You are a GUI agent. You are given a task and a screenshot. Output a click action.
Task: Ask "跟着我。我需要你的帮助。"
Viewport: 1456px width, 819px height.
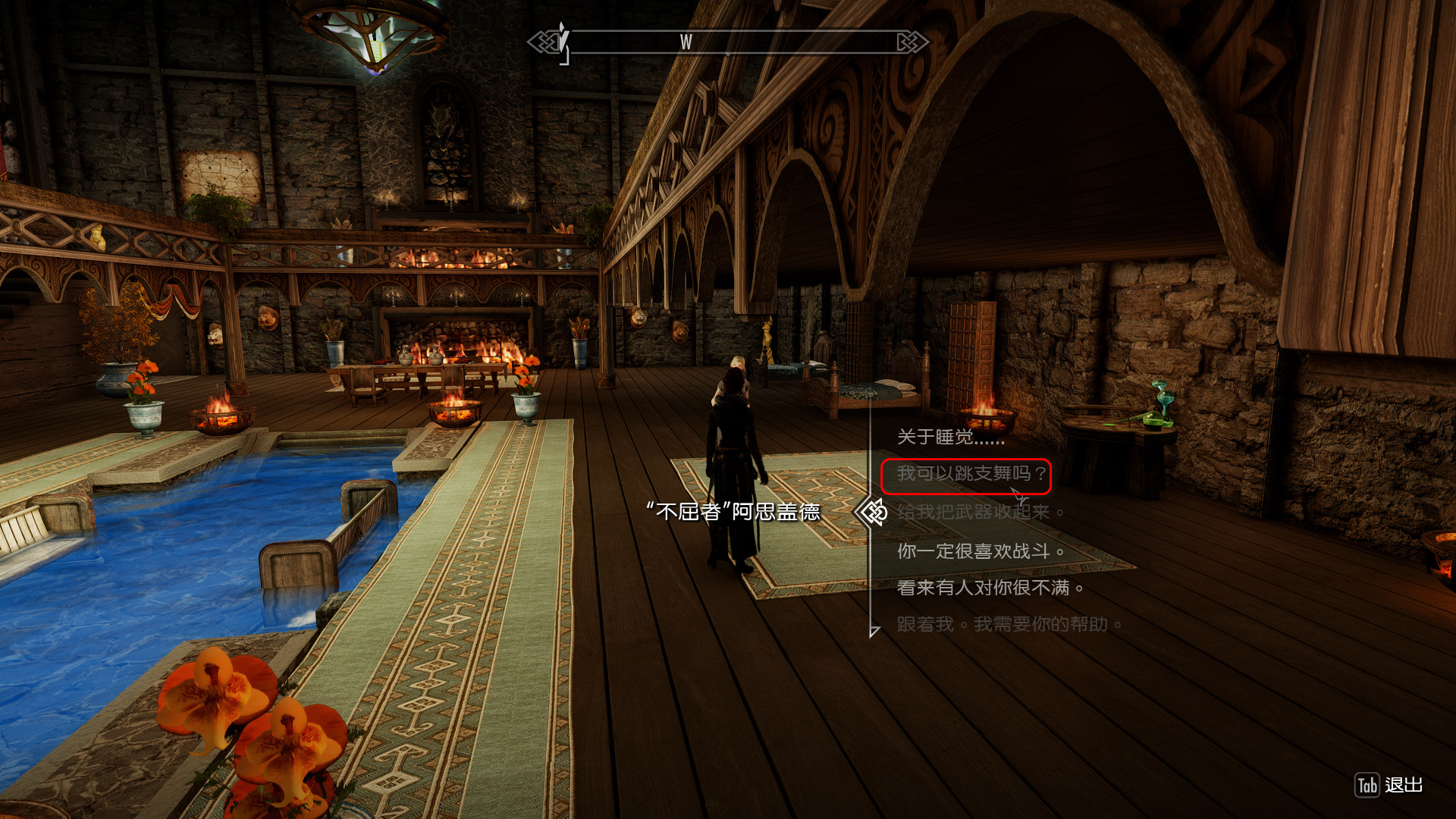(1009, 625)
